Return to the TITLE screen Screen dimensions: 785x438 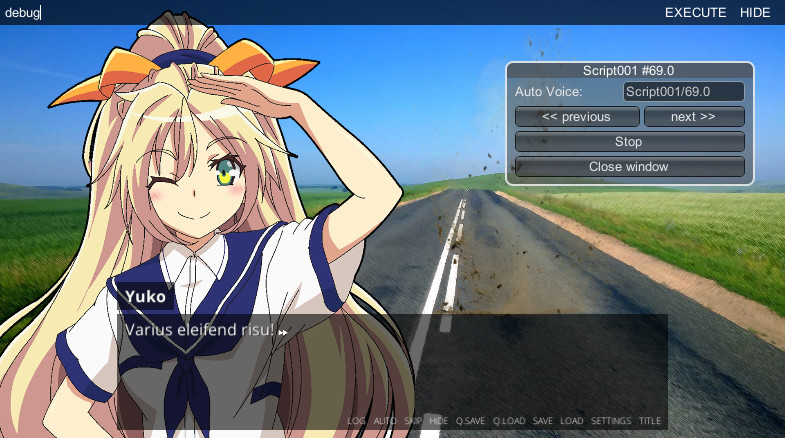[x=650, y=421]
